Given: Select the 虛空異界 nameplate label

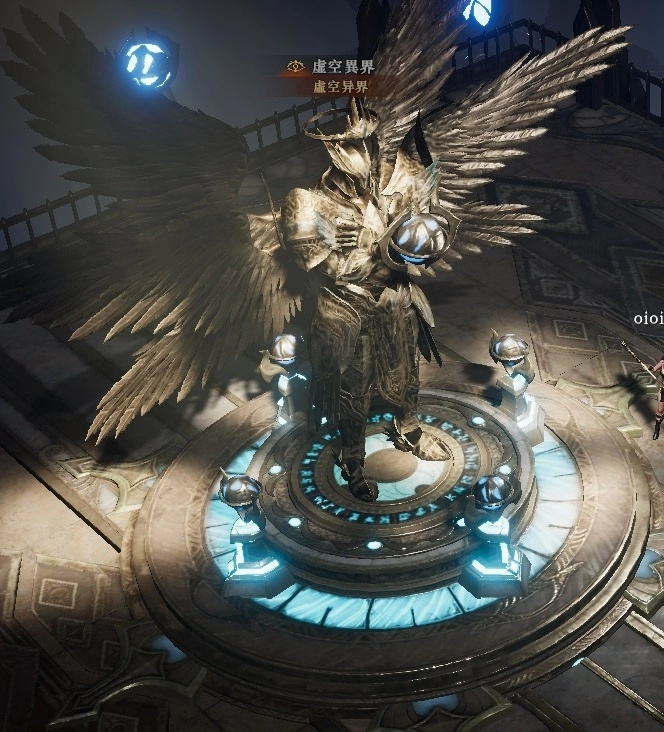Looking at the screenshot, I should 342,66.
